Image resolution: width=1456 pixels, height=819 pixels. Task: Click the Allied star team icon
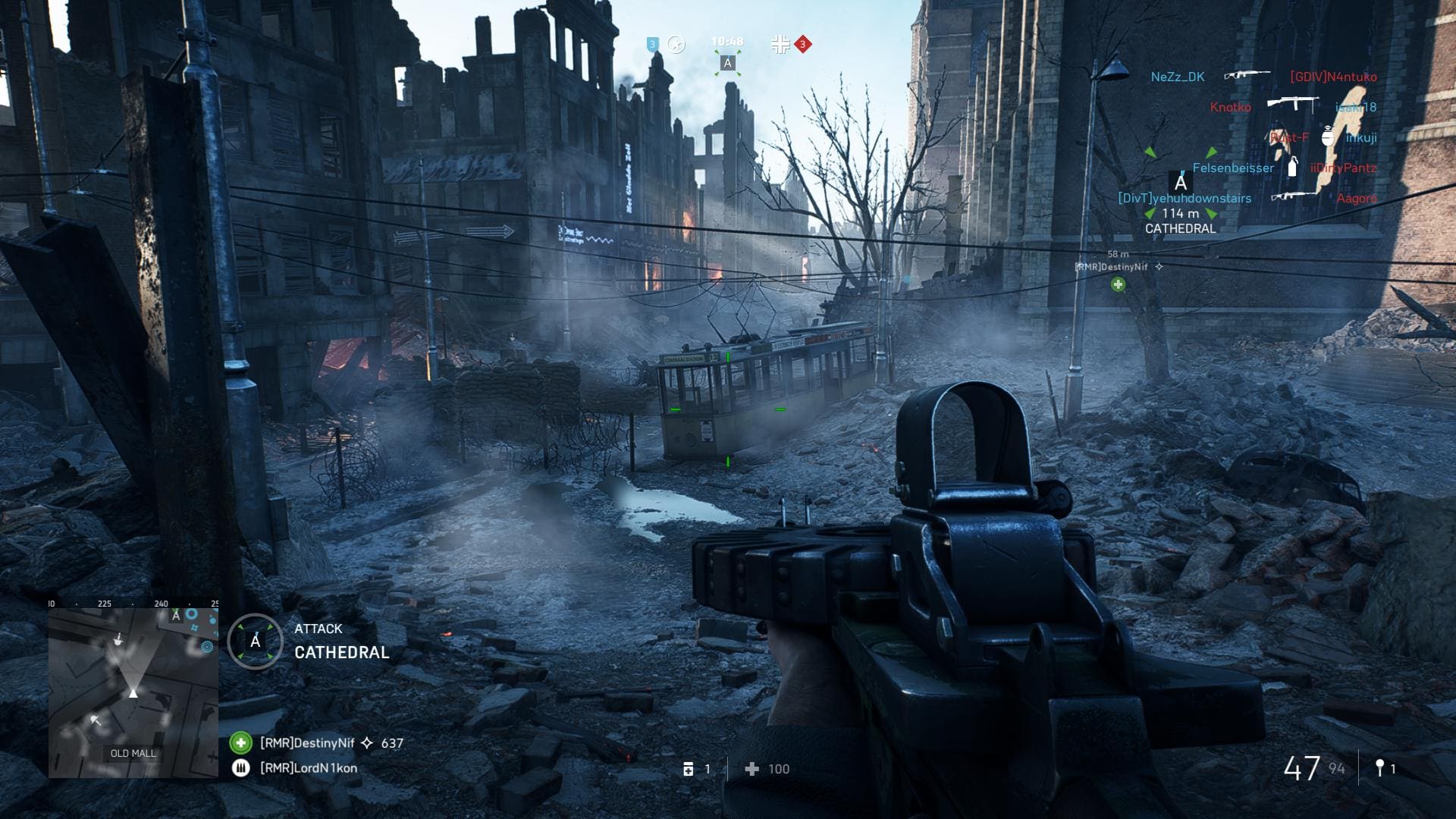676,45
